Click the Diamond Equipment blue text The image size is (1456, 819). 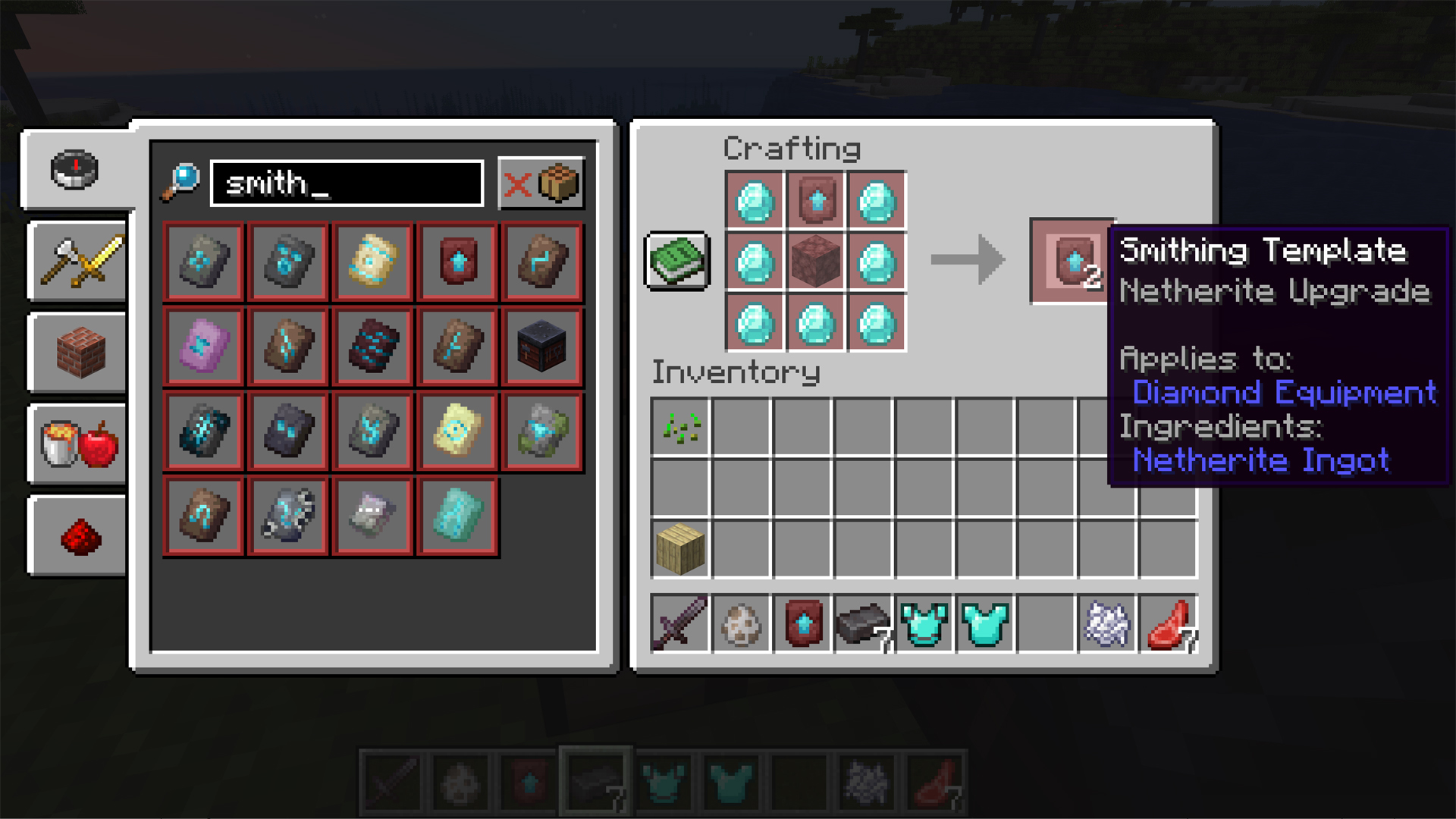[x=1283, y=392]
